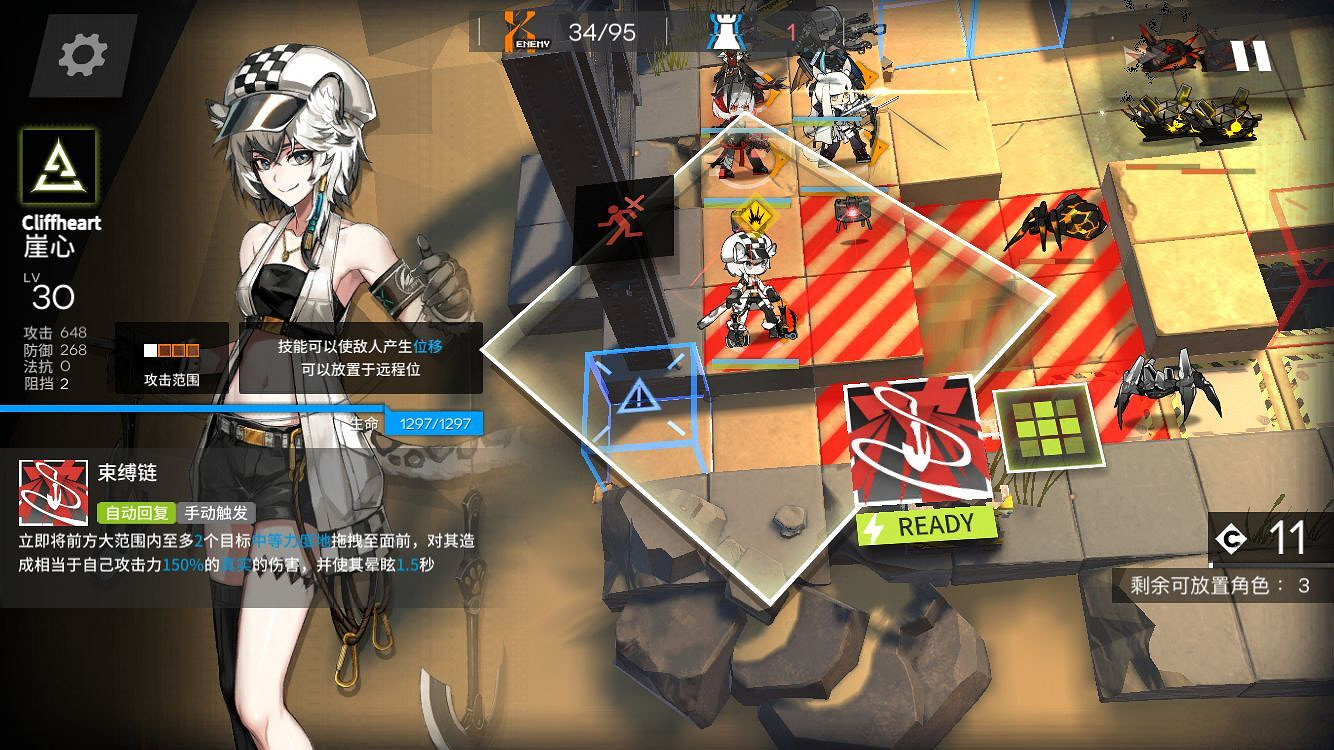Select Cliffheart's class badge icon
Viewport: 1334px width, 750px height.
click(x=58, y=166)
